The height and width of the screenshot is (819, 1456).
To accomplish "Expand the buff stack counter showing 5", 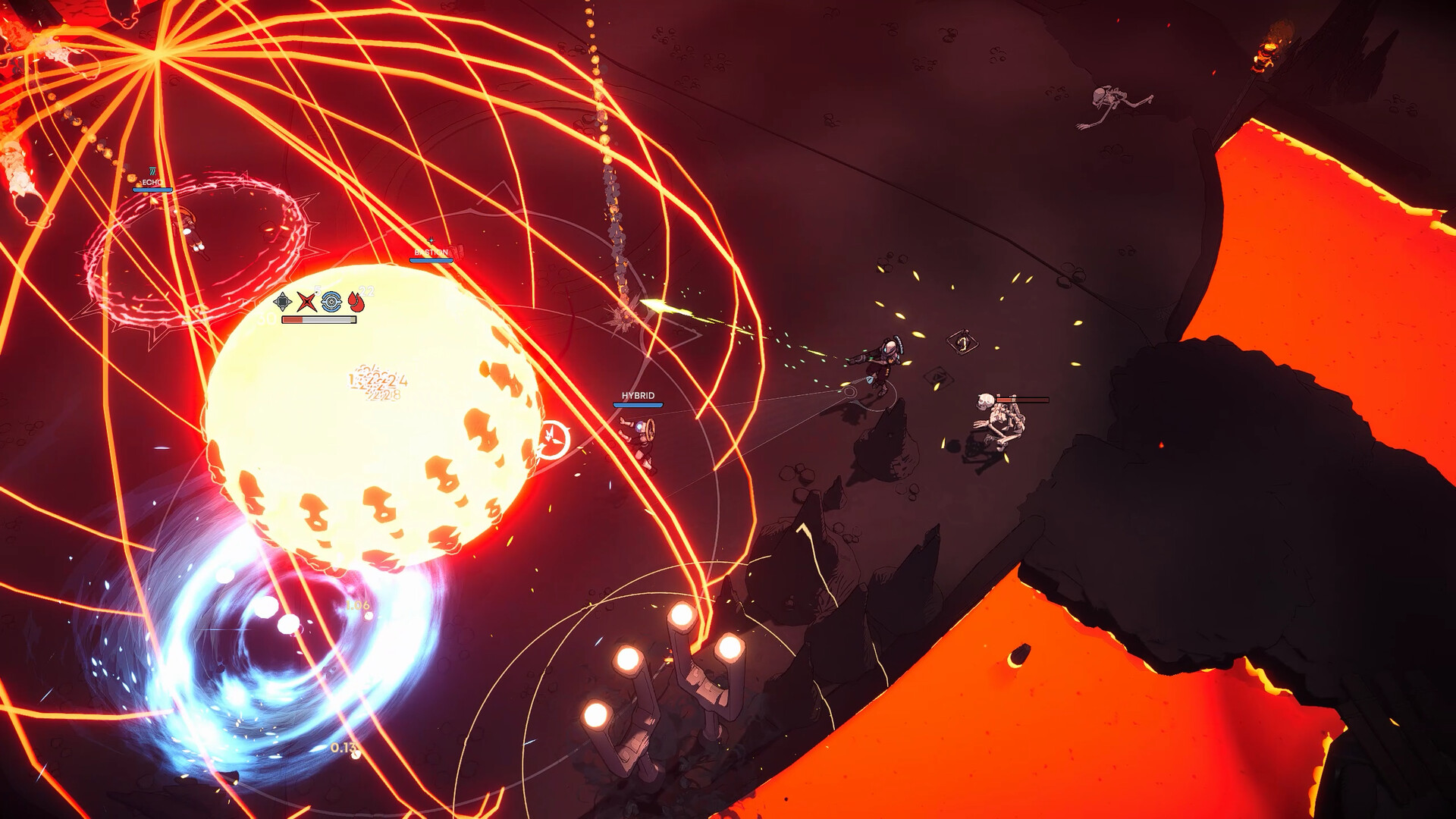I will [x=317, y=290].
